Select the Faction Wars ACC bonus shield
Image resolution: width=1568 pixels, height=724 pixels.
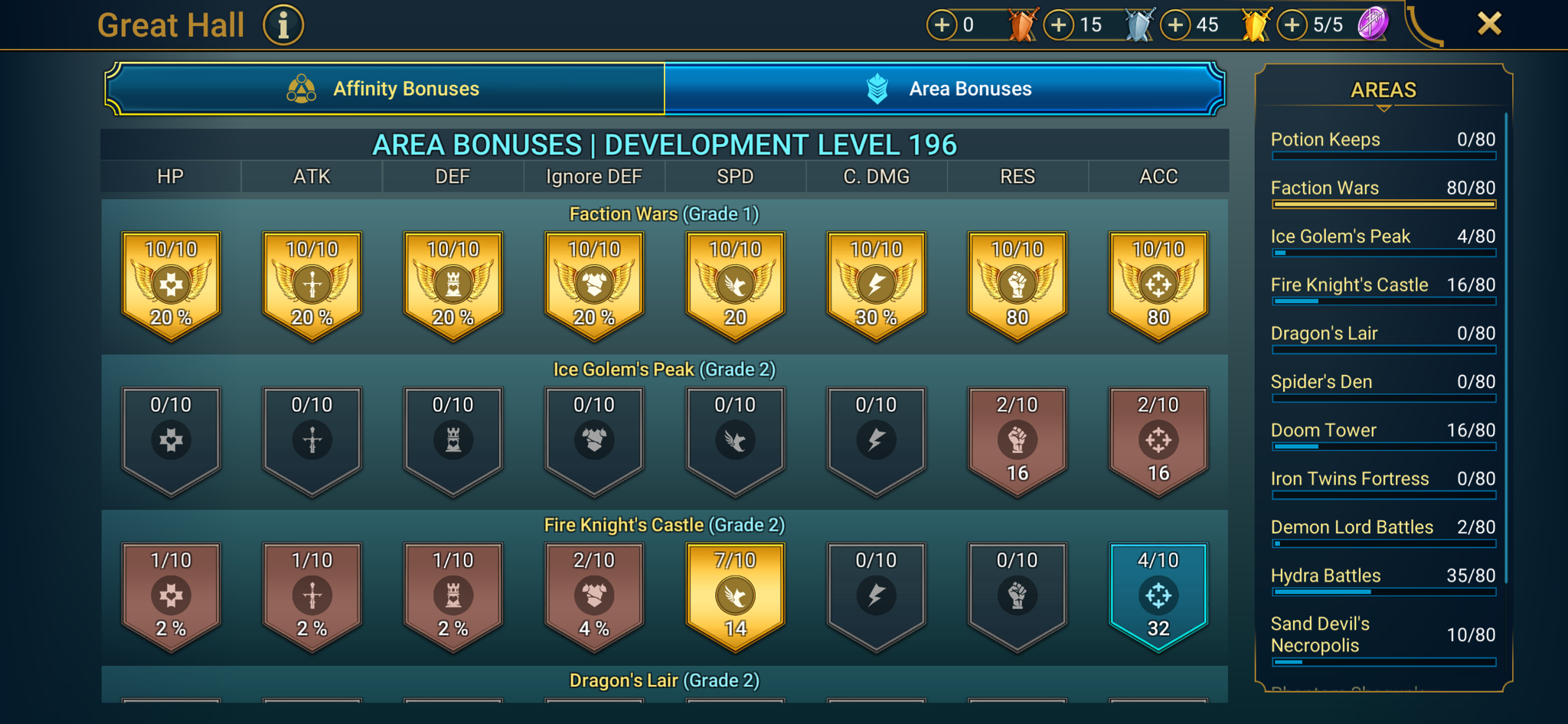(x=1158, y=283)
